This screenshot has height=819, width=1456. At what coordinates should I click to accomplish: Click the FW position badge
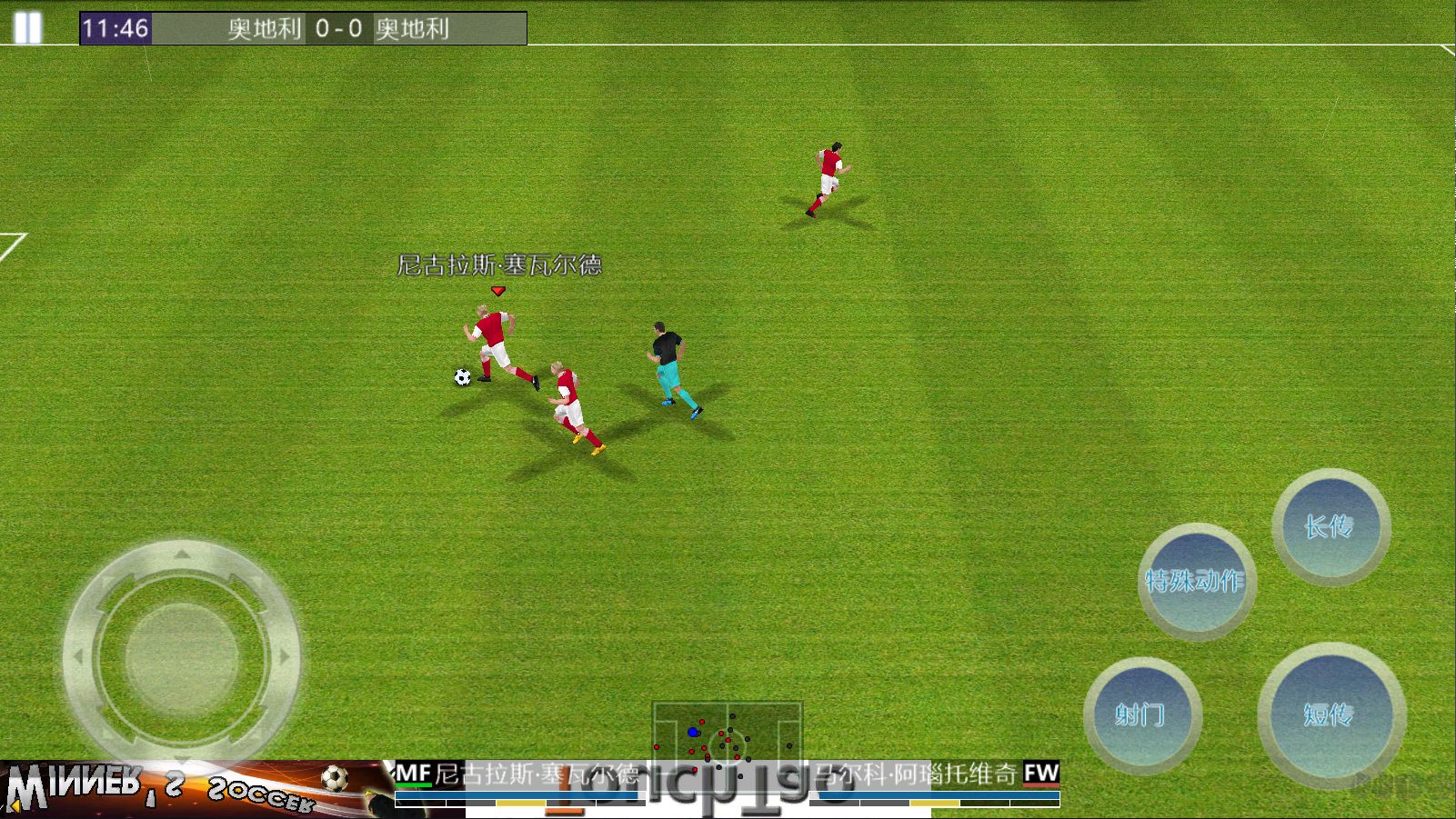click(x=1039, y=770)
